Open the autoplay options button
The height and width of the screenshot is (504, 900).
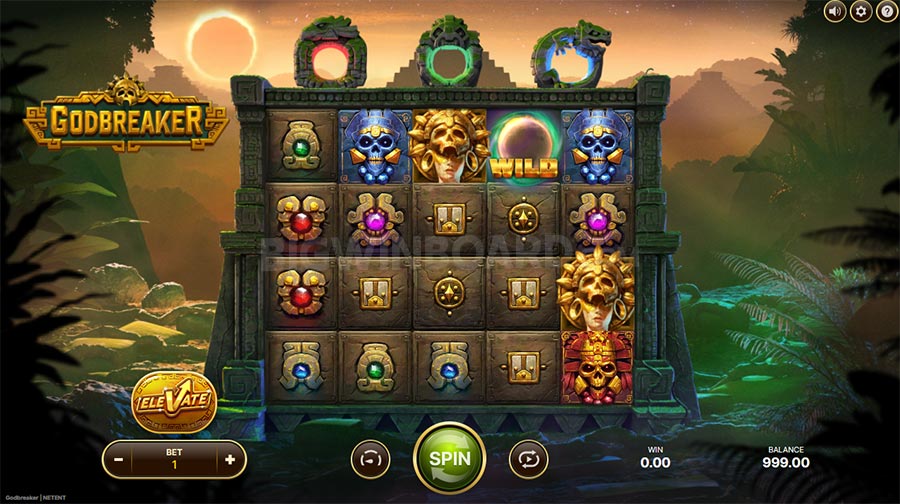pyautogui.click(x=528, y=459)
